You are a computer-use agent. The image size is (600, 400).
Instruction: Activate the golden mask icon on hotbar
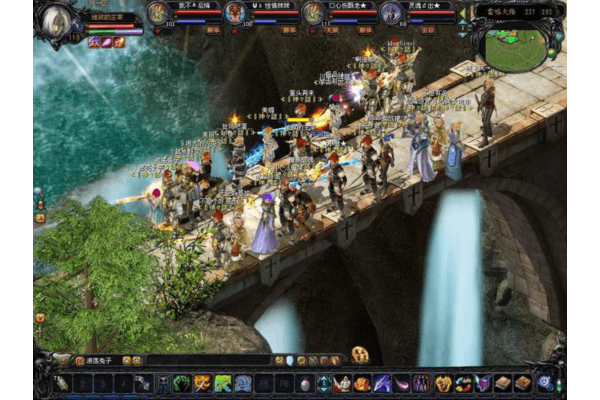pos(443,383)
